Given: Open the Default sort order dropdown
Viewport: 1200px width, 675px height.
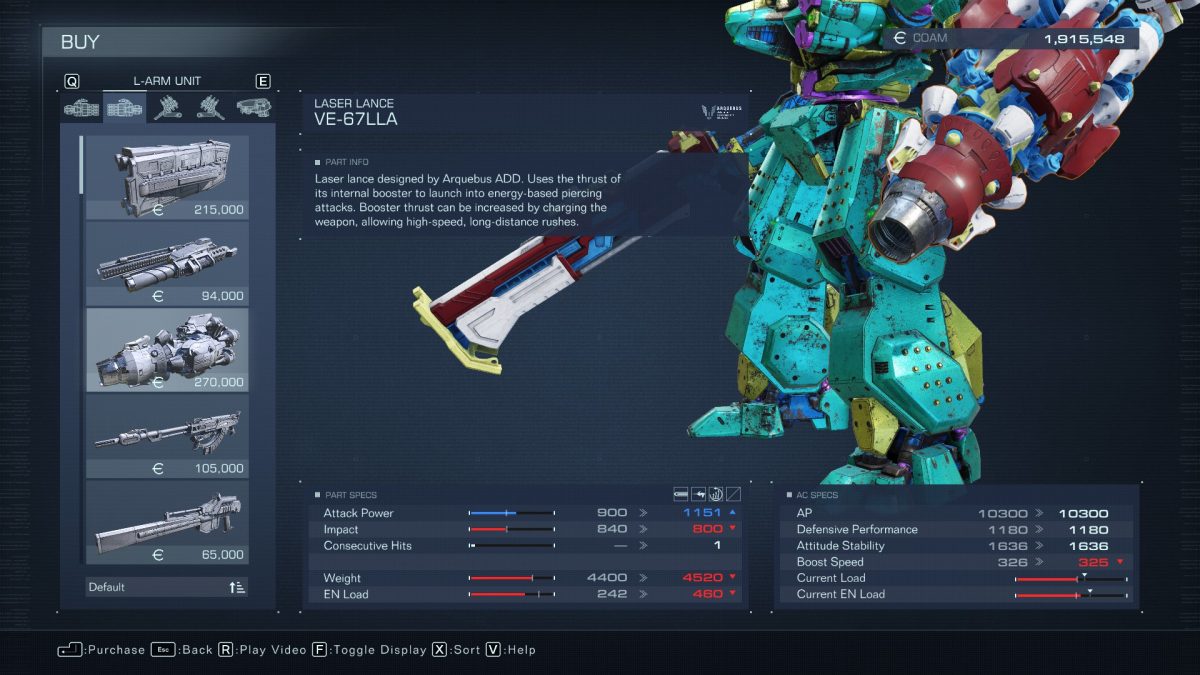Looking at the screenshot, I should (167, 587).
